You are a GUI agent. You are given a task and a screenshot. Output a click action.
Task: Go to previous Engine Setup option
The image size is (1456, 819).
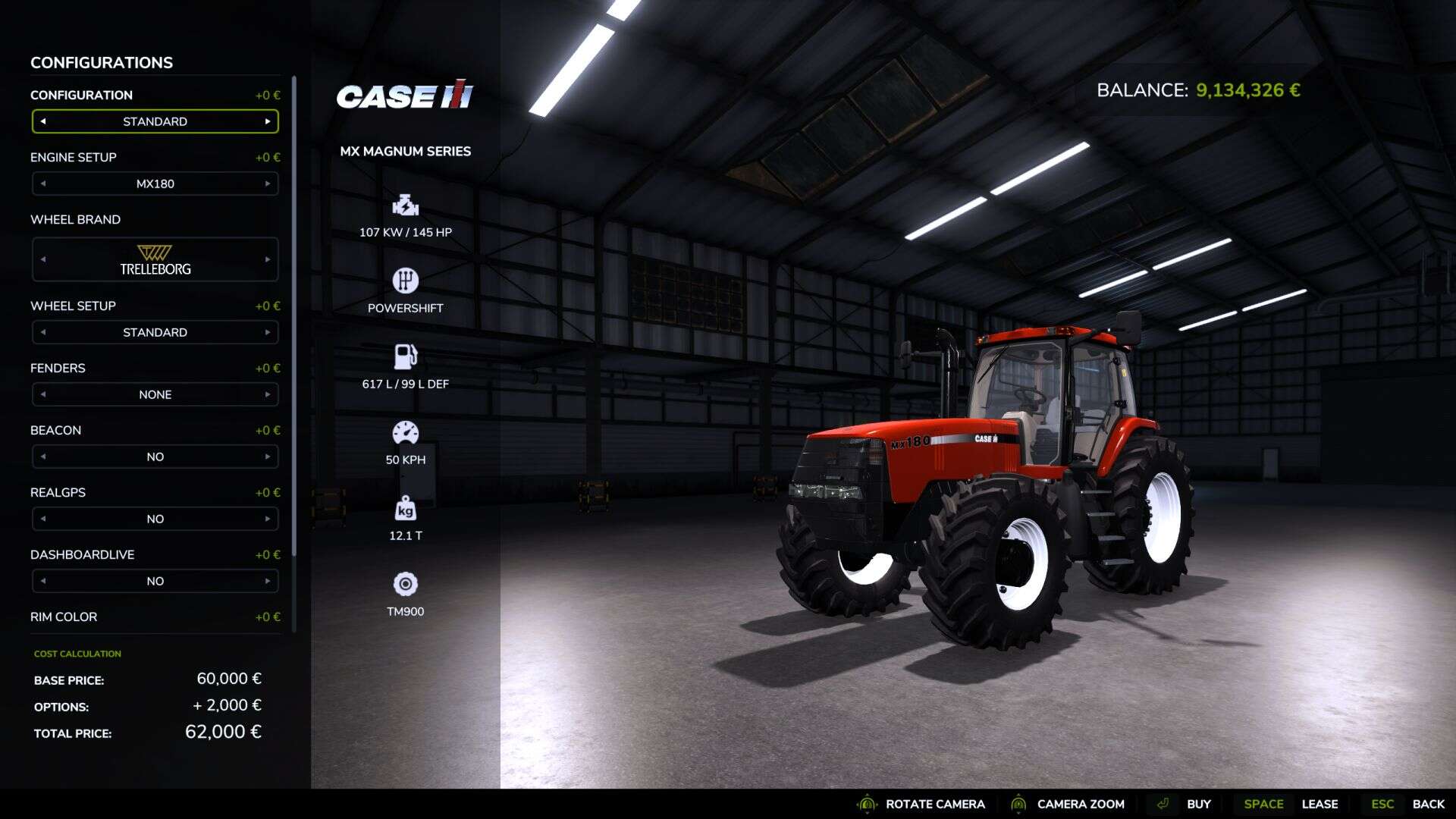coord(43,184)
